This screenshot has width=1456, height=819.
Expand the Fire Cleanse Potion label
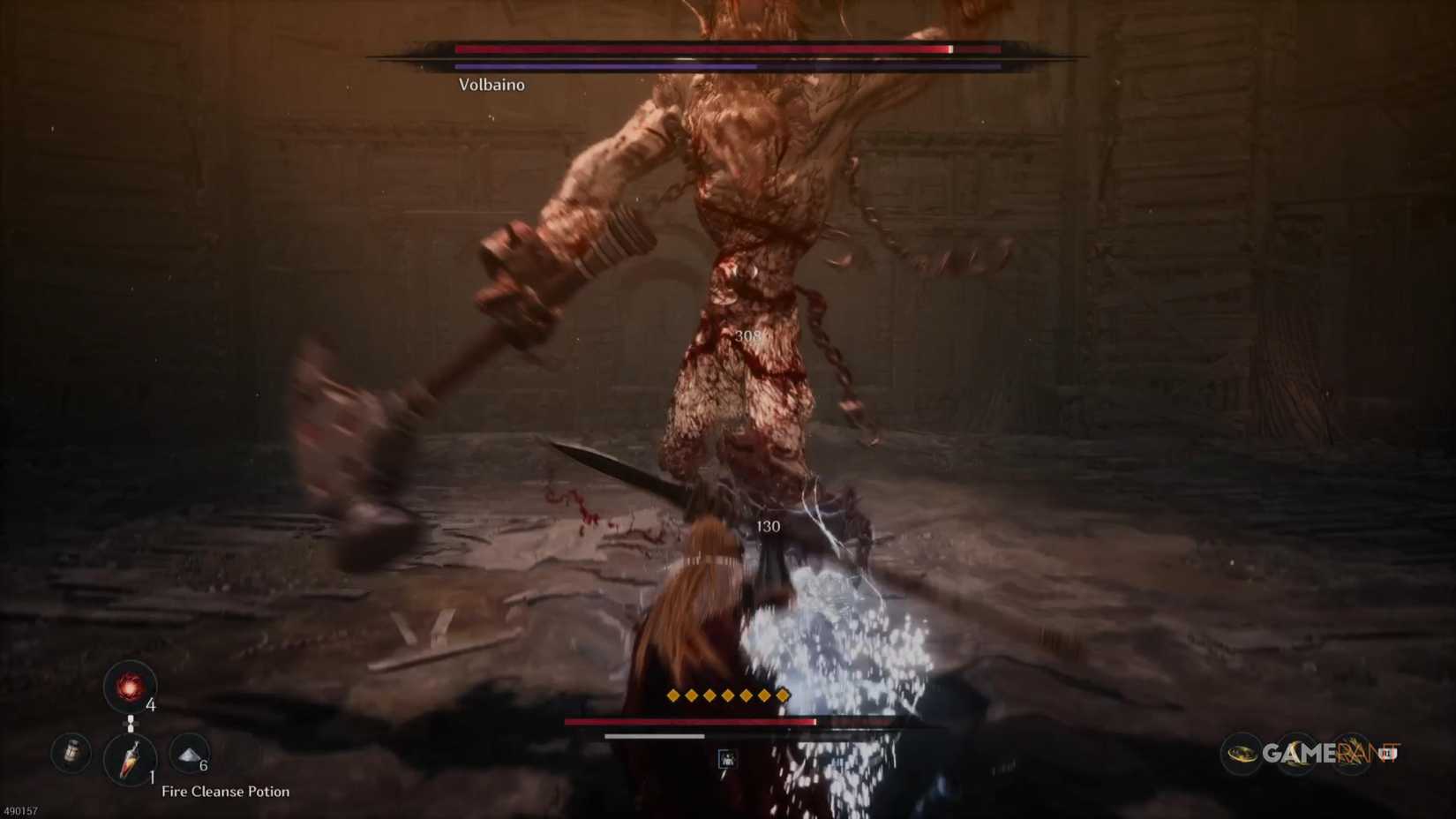point(226,792)
